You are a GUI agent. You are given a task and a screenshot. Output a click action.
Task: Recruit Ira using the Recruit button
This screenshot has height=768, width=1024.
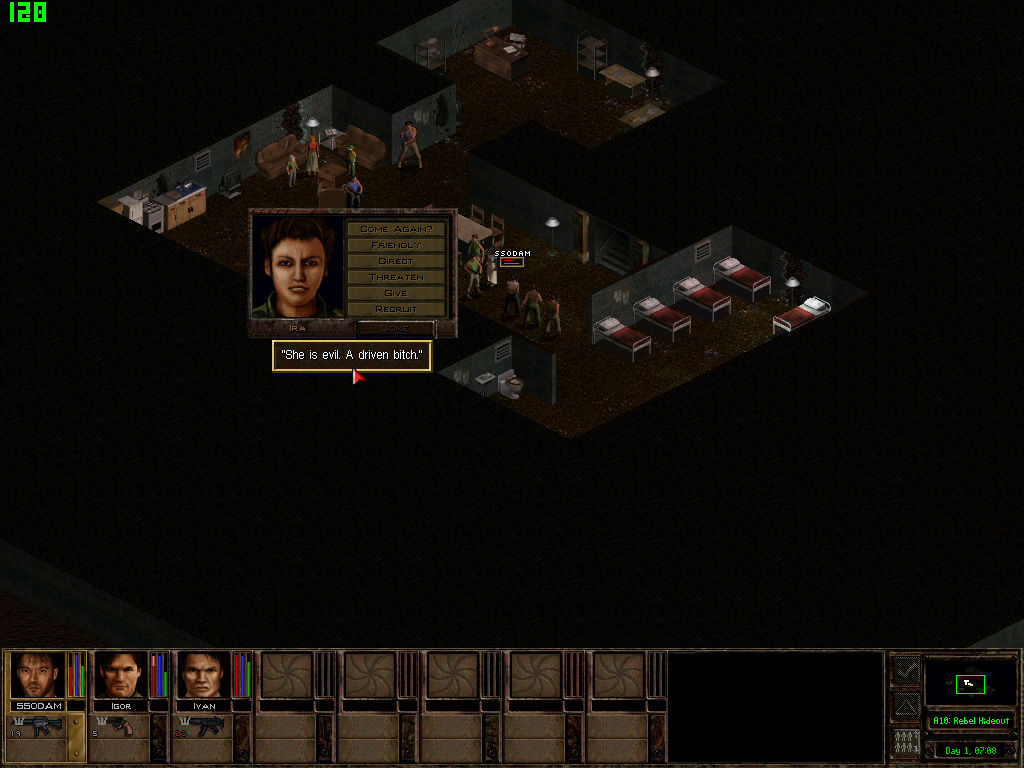396,309
